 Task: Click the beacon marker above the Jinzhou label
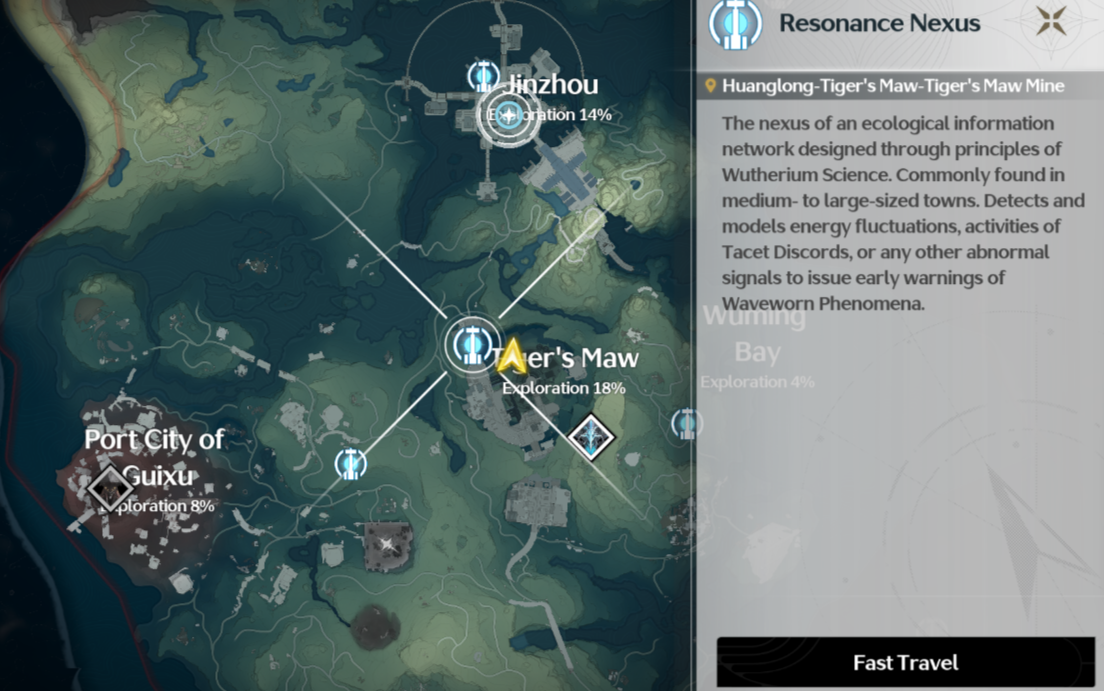click(x=484, y=76)
